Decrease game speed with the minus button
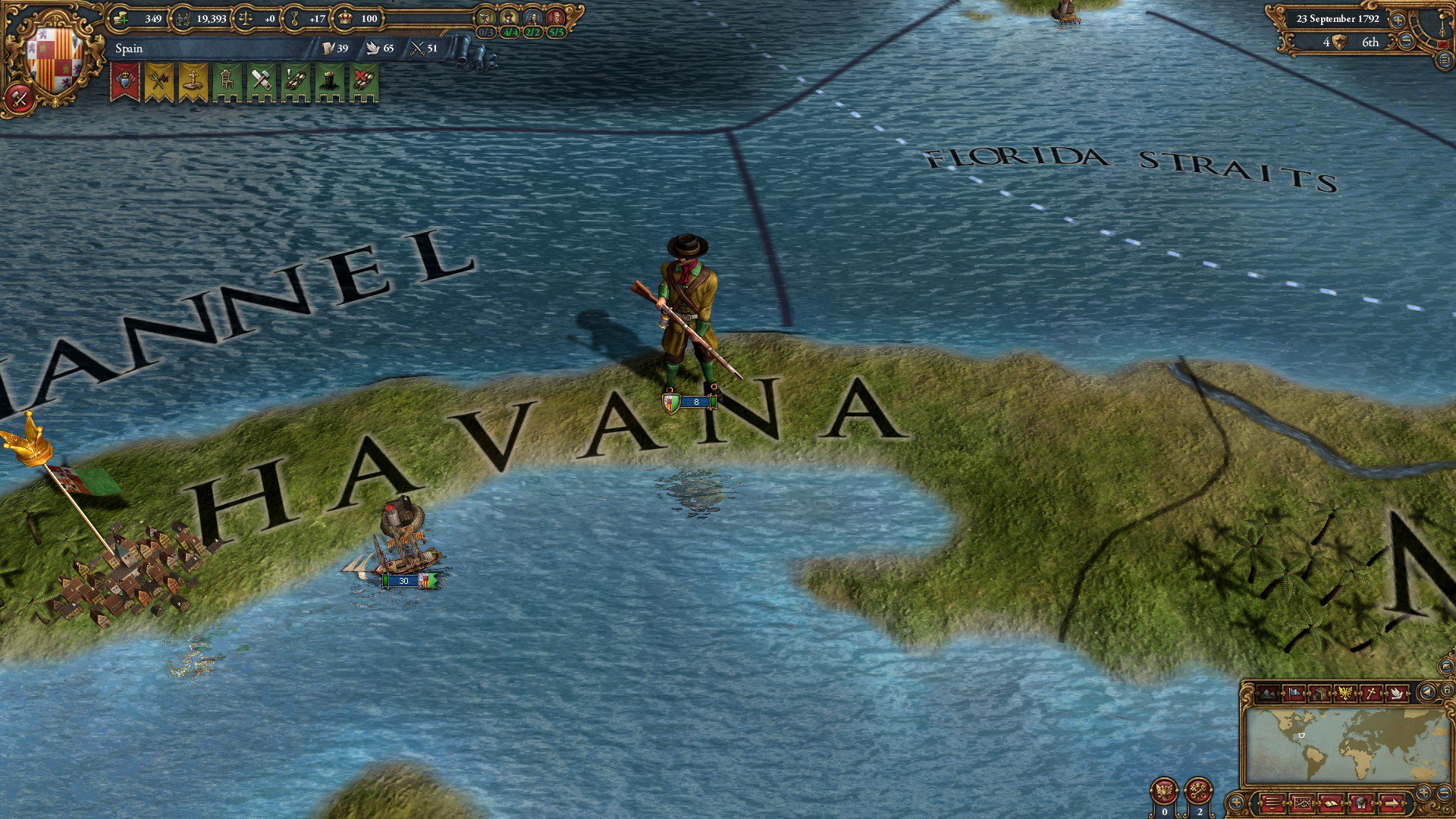The height and width of the screenshot is (819, 1456). click(x=1406, y=42)
